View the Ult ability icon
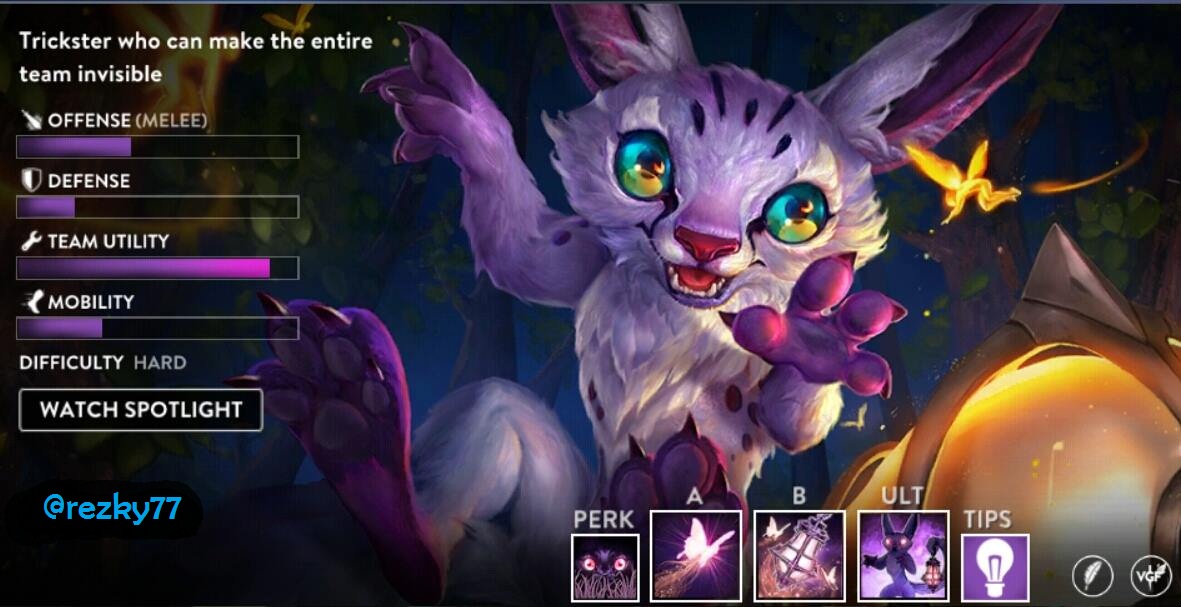Viewport: 1181px width, 607px height. pyautogui.click(x=903, y=556)
